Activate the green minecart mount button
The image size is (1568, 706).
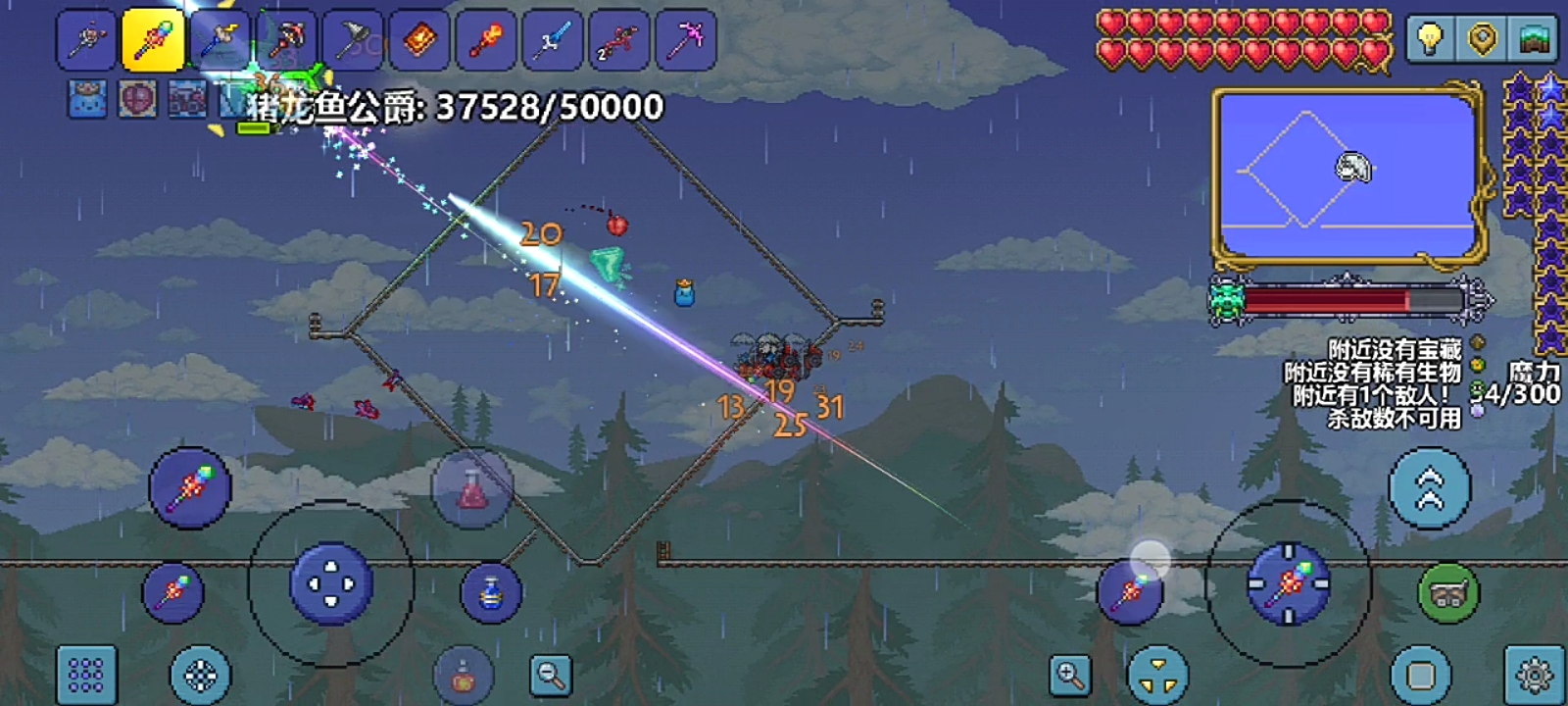coord(1447,593)
